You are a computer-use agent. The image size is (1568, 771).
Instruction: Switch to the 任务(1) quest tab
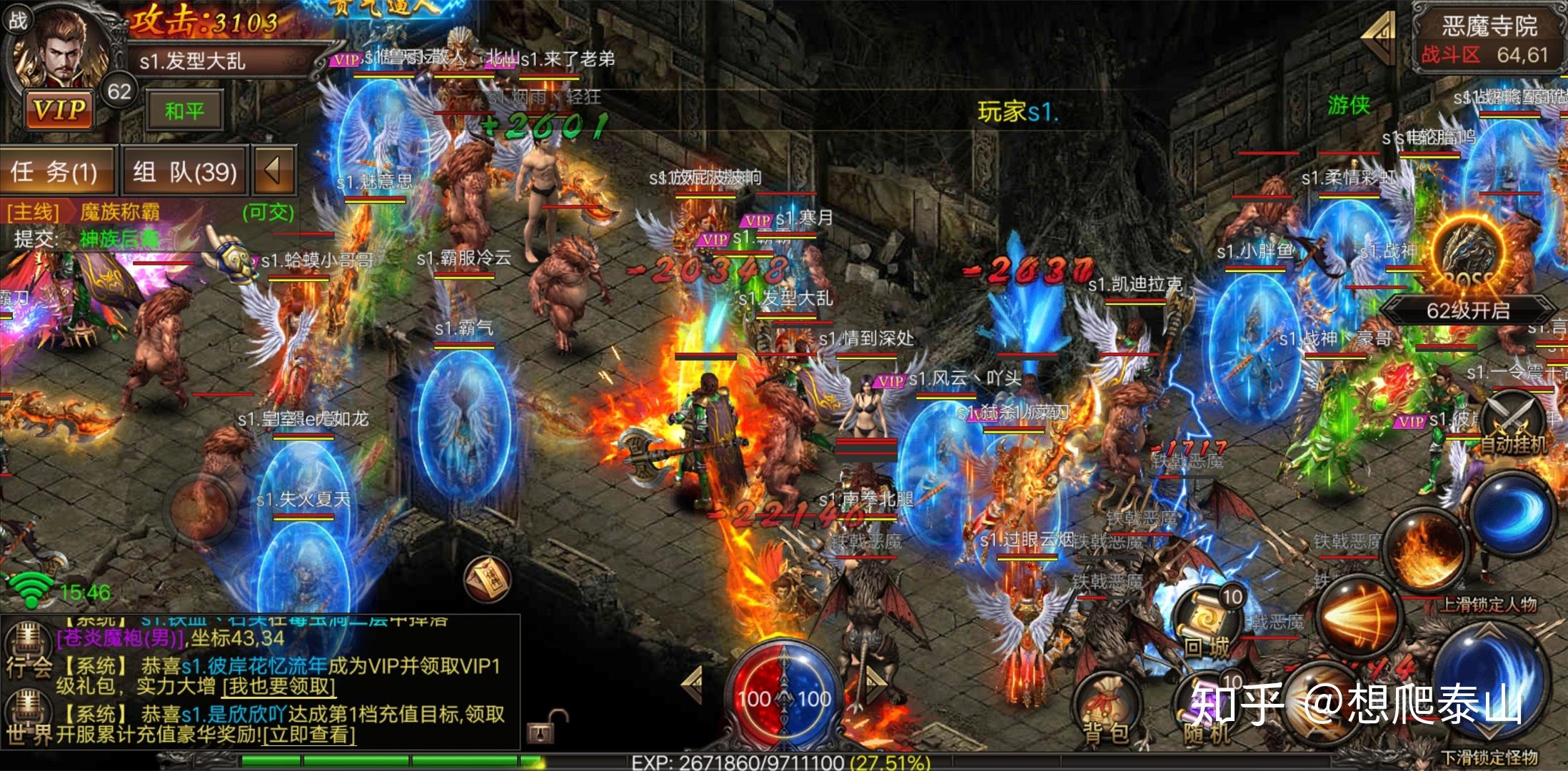tap(56, 171)
